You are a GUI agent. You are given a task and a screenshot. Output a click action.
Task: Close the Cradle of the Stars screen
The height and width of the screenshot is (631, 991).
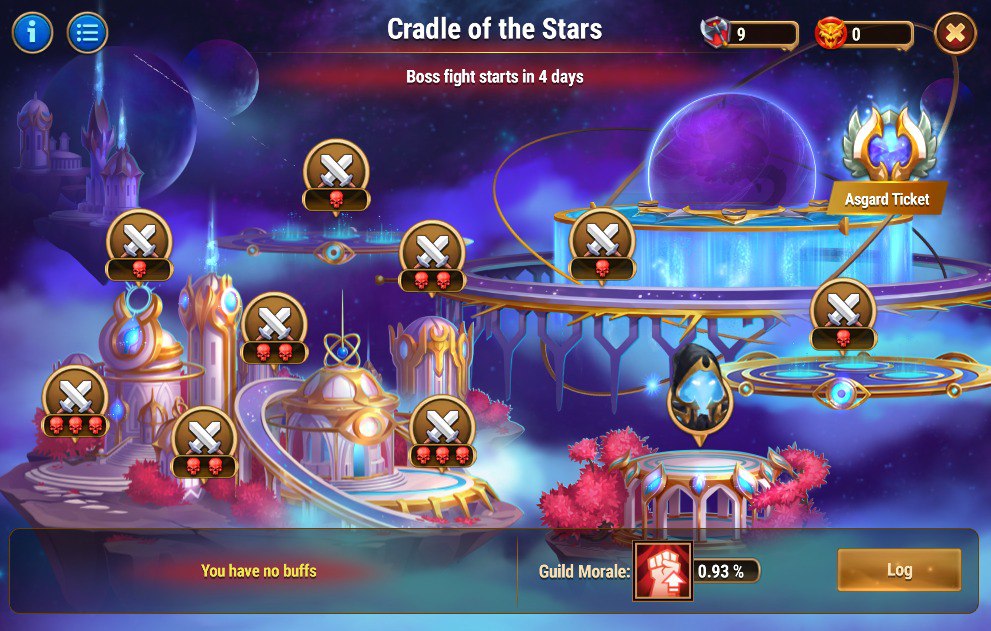coord(955,34)
